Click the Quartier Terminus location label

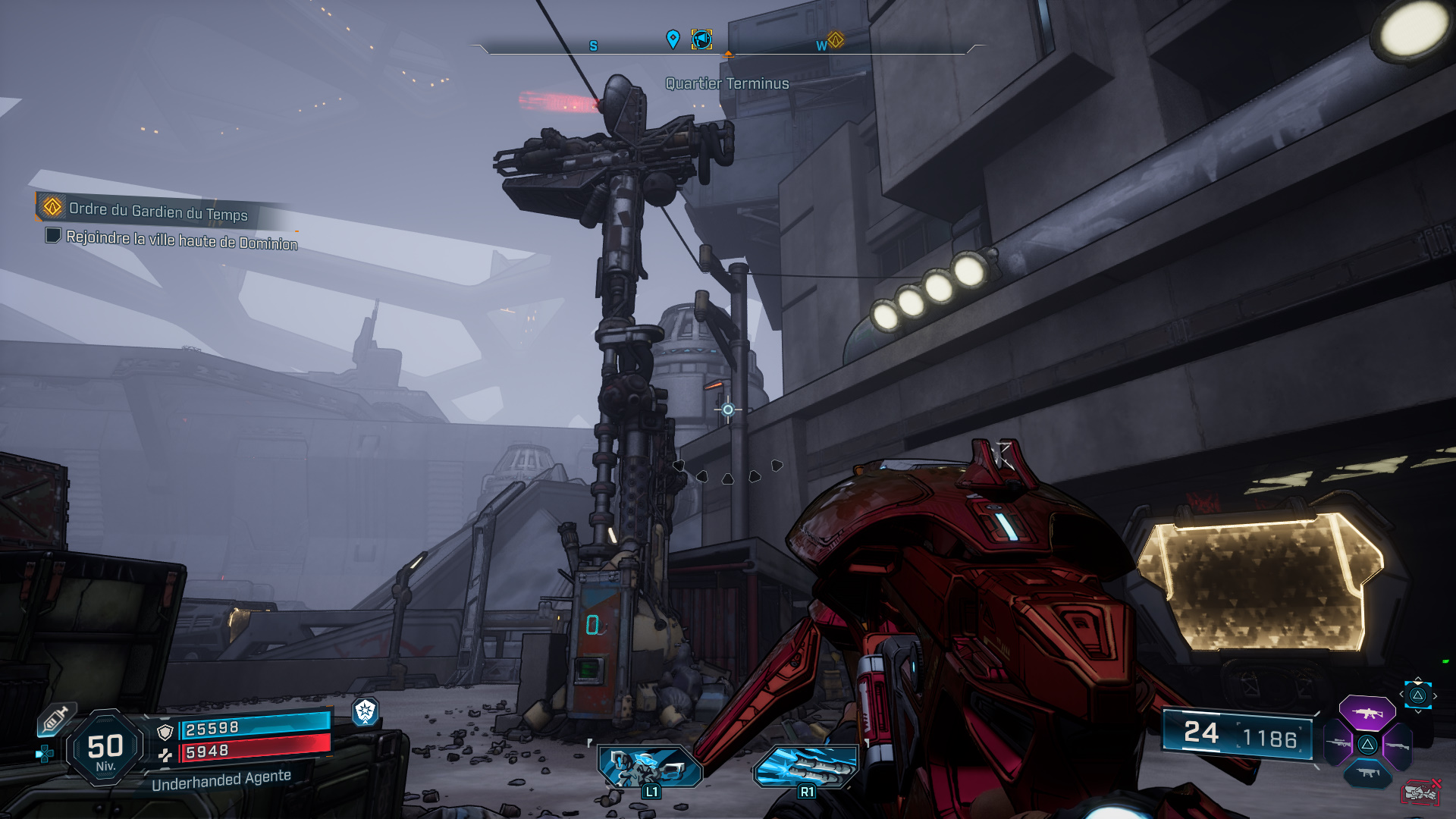click(x=726, y=84)
